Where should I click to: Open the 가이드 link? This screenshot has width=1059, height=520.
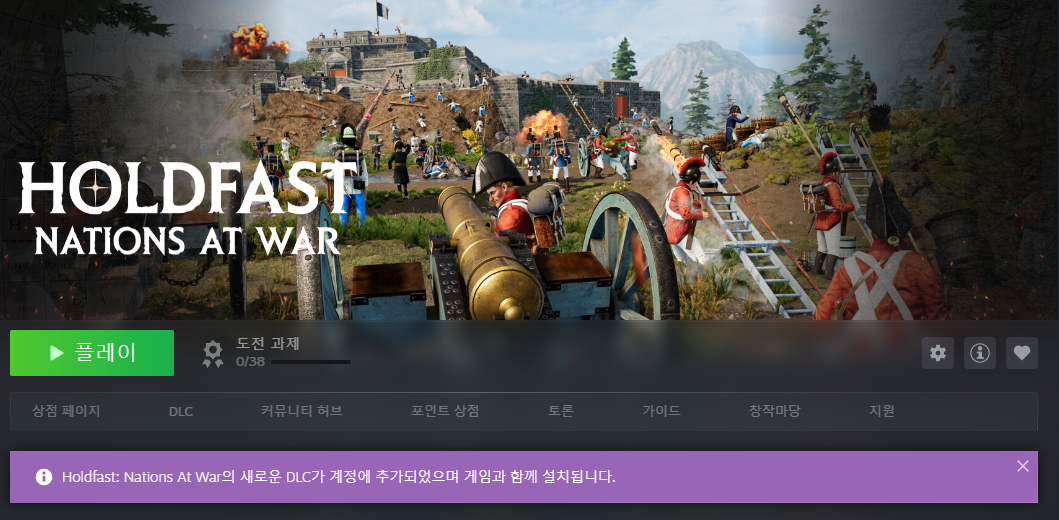[x=661, y=411]
